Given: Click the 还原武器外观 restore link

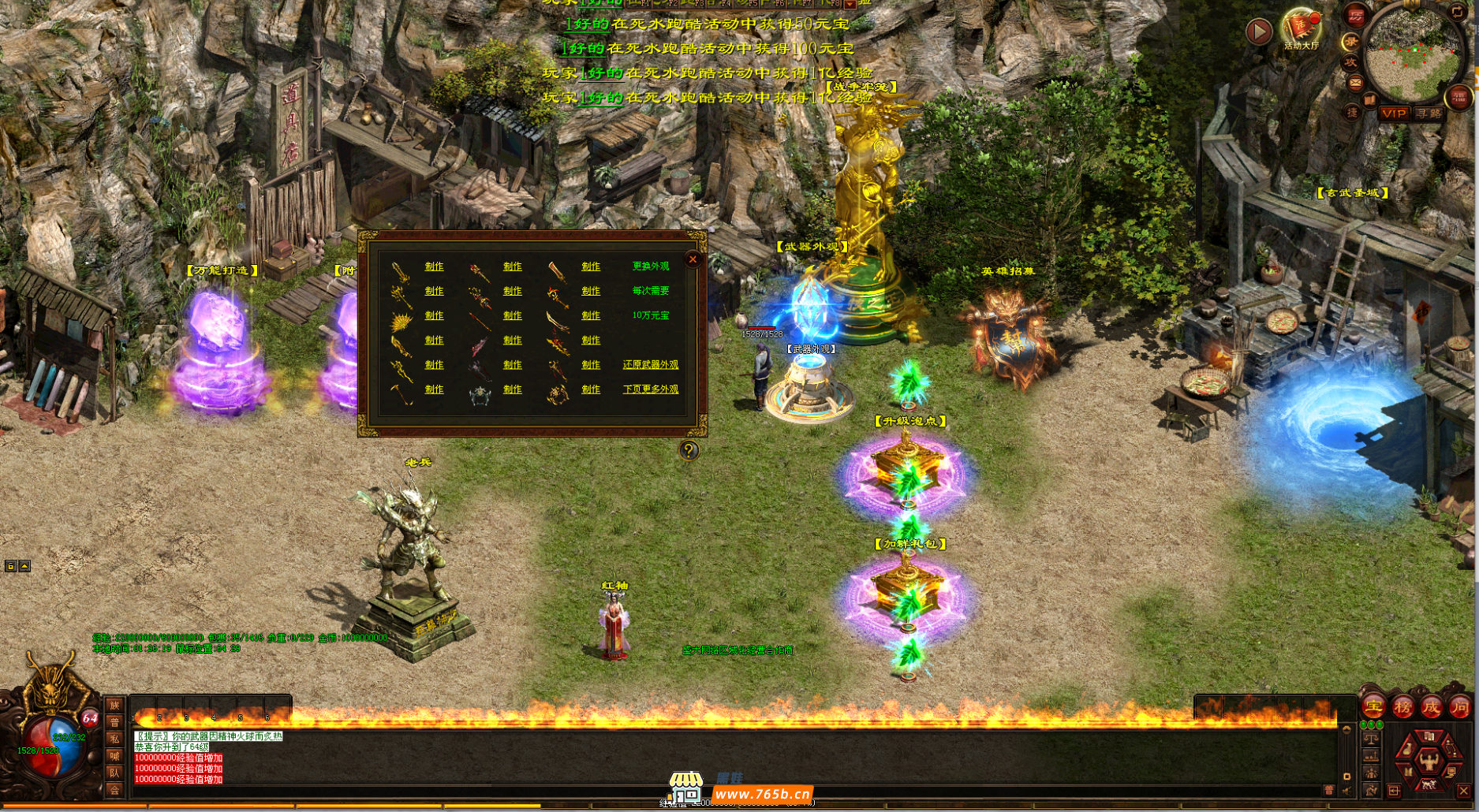Looking at the screenshot, I should (x=650, y=365).
